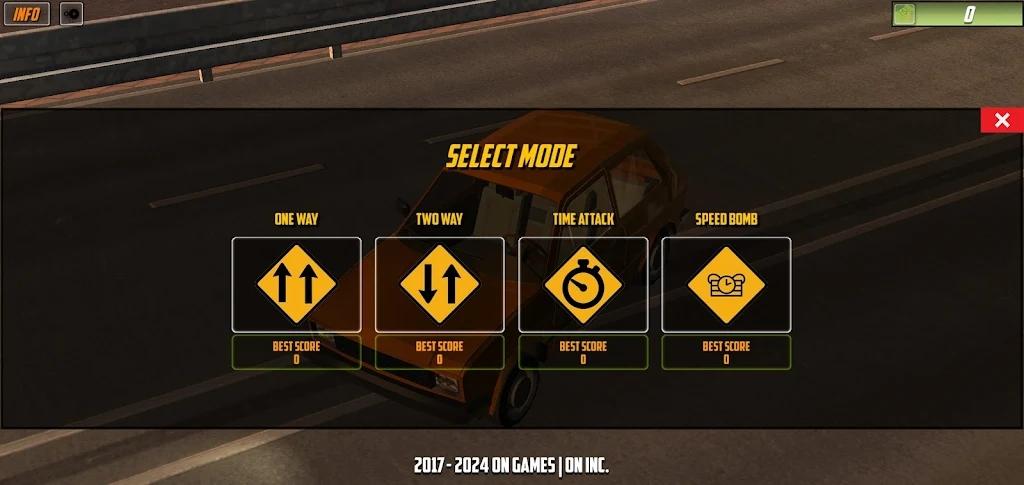
Task: Start the Speed Bomb mode
Action: pyautogui.click(x=726, y=285)
